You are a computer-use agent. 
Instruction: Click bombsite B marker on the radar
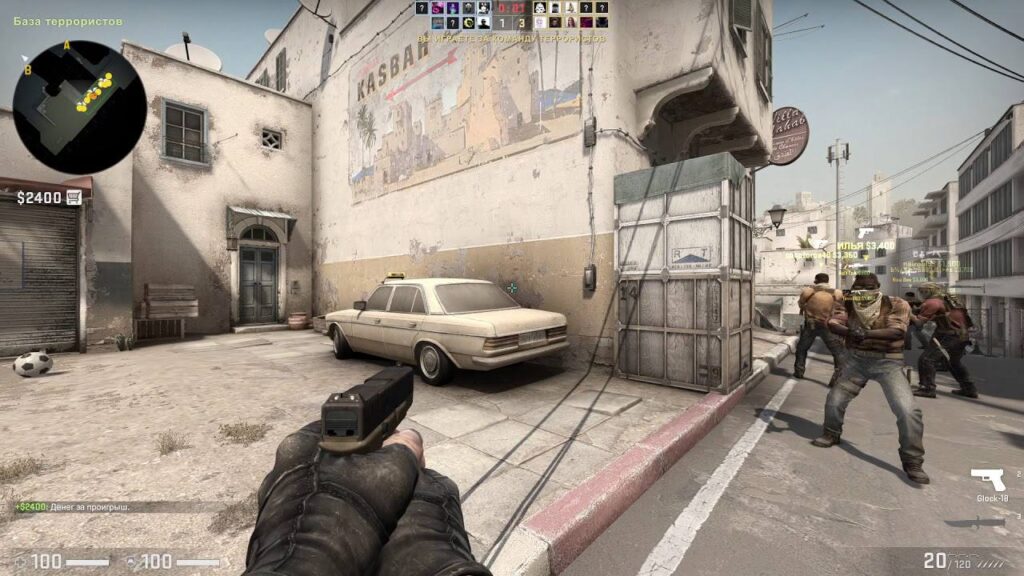(28, 70)
